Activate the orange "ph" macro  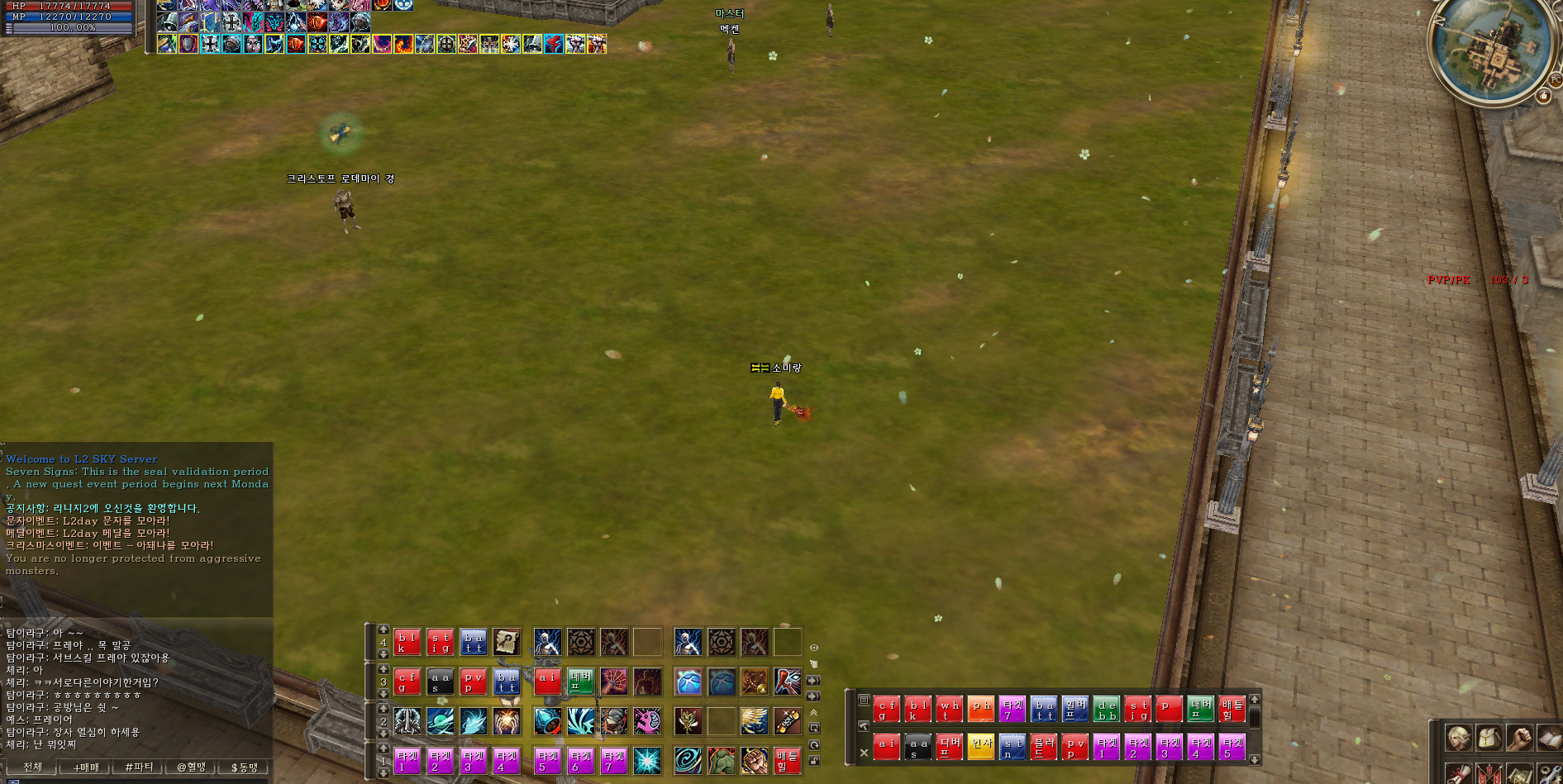[981, 710]
